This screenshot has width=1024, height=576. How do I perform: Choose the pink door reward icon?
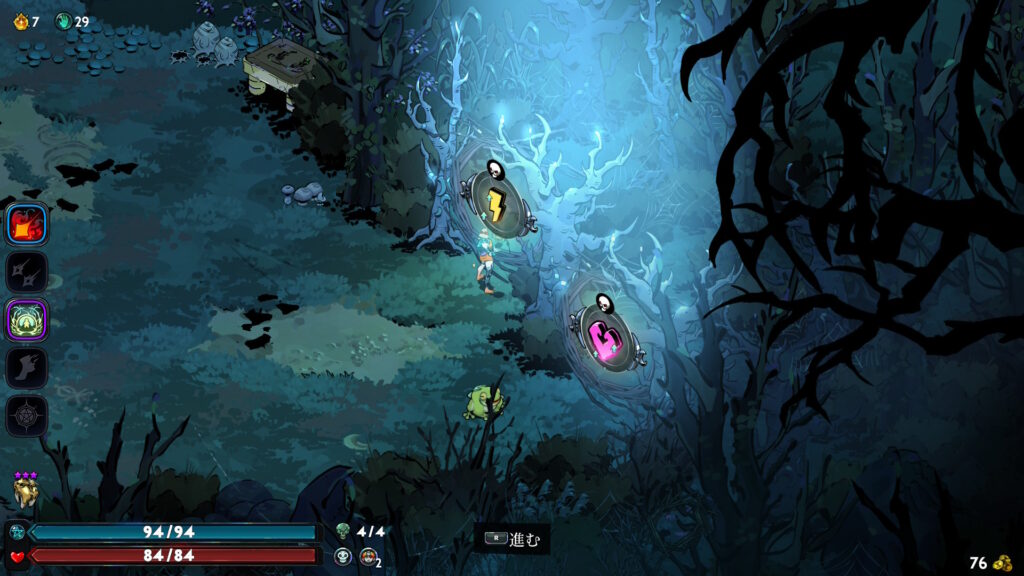(603, 336)
